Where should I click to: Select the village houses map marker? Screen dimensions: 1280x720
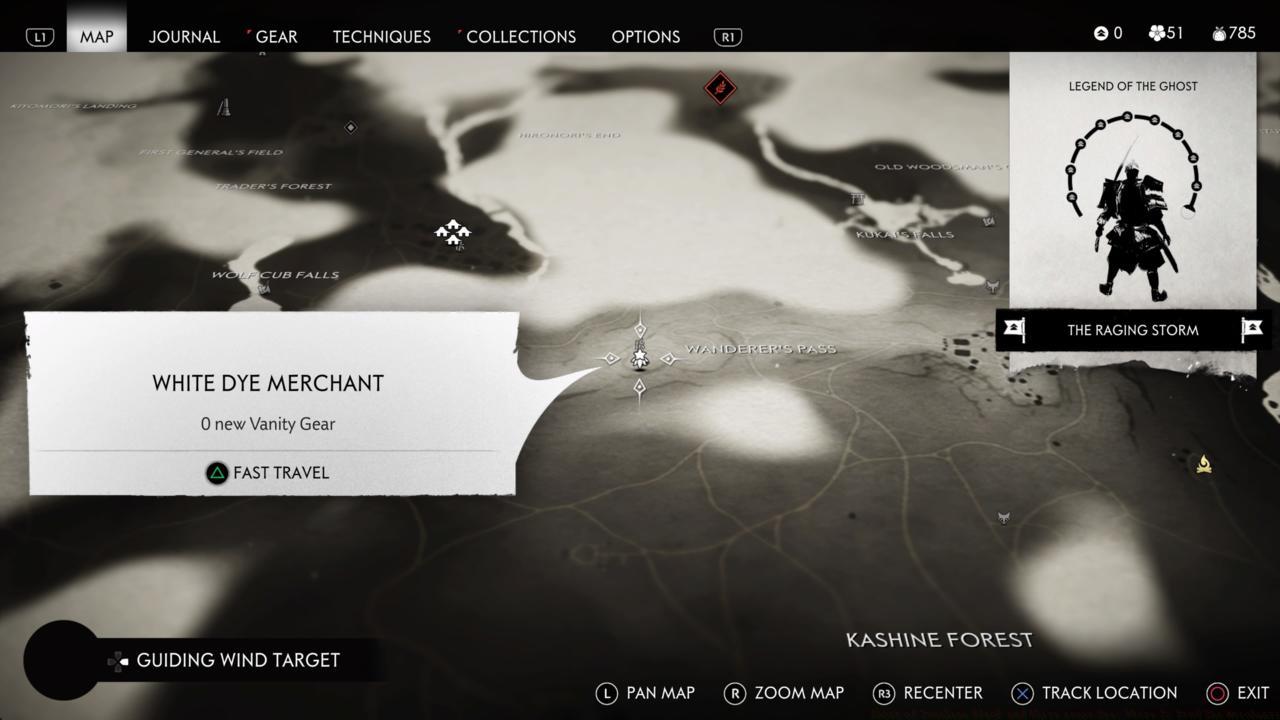[x=453, y=232]
